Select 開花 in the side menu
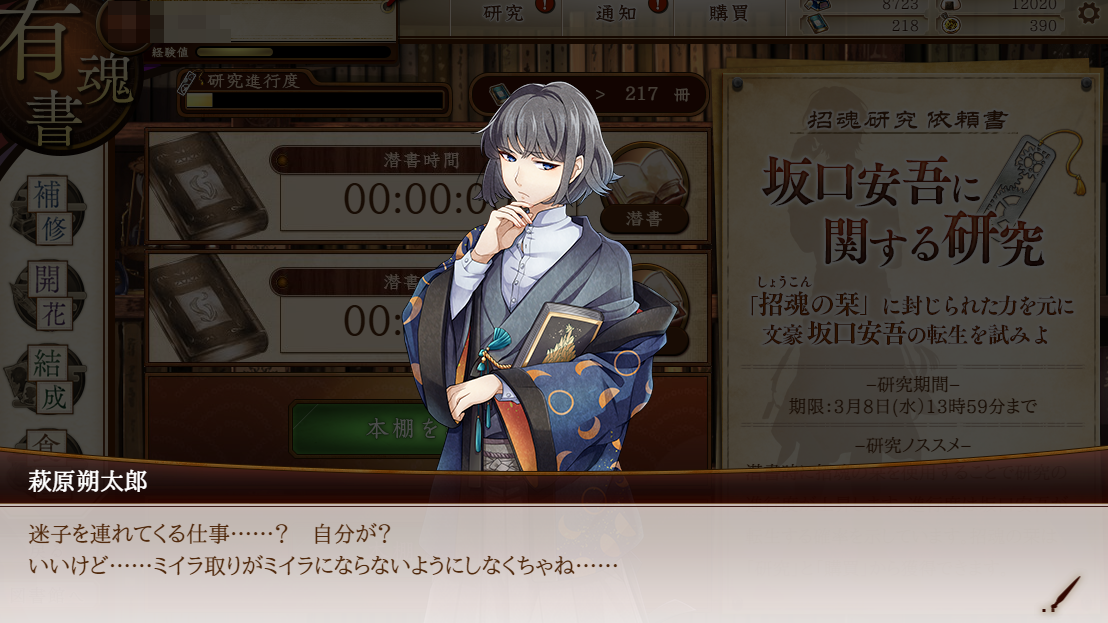Screen dimensions: 1108x623 point(50,295)
